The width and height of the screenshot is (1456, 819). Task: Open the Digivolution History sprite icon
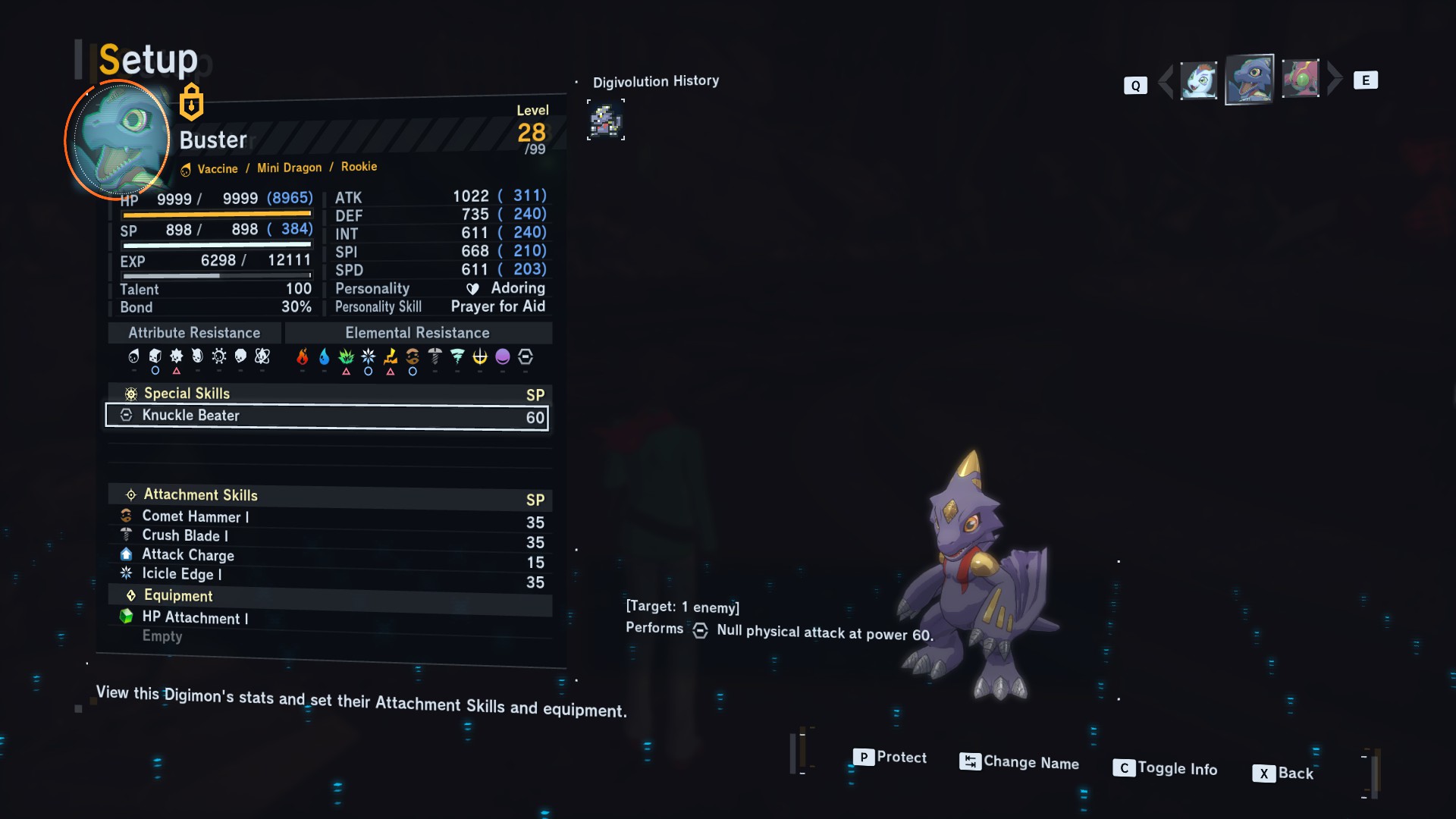pyautogui.click(x=606, y=120)
